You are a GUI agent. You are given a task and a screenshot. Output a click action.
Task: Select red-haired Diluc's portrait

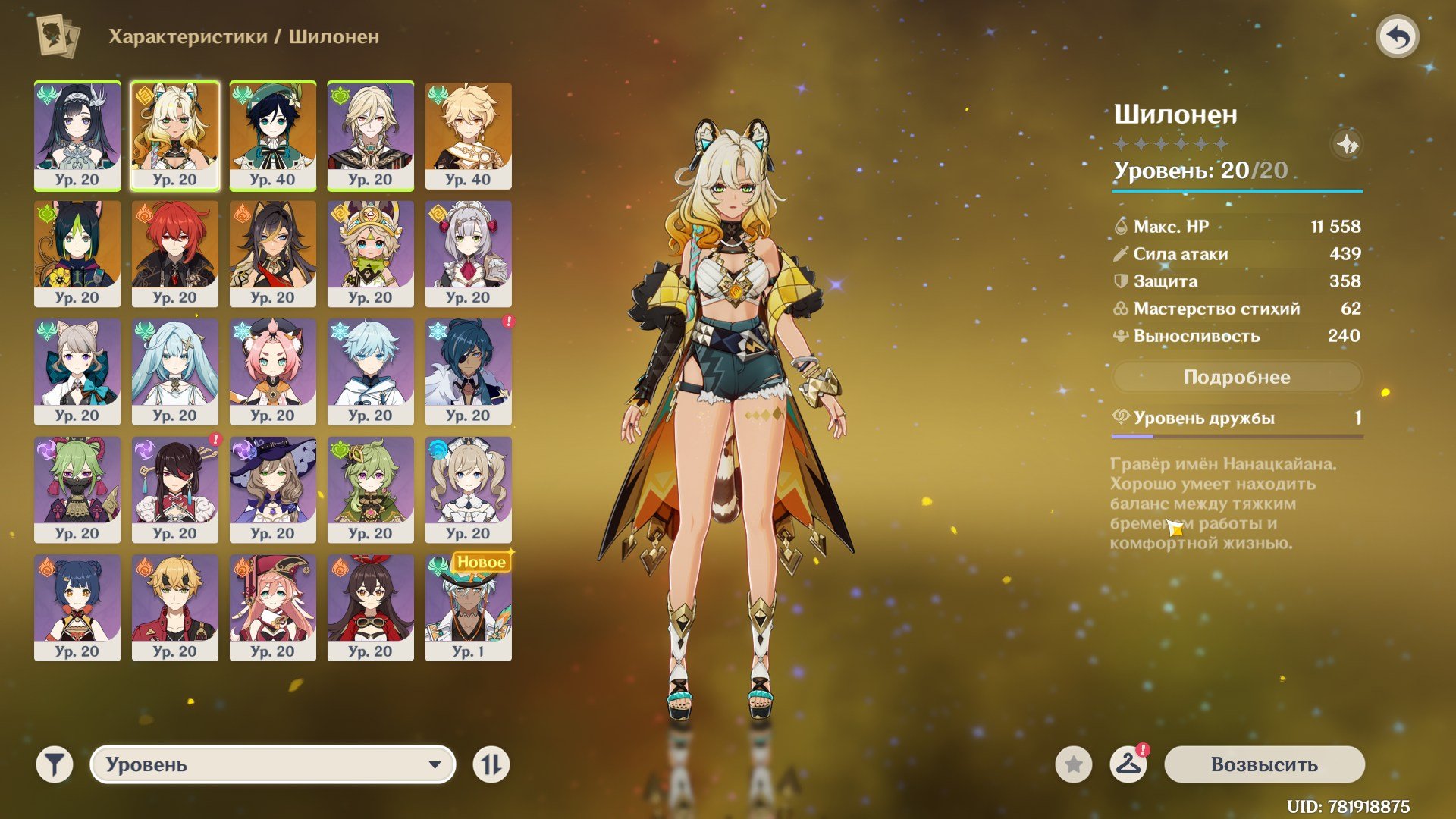click(174, 253)
